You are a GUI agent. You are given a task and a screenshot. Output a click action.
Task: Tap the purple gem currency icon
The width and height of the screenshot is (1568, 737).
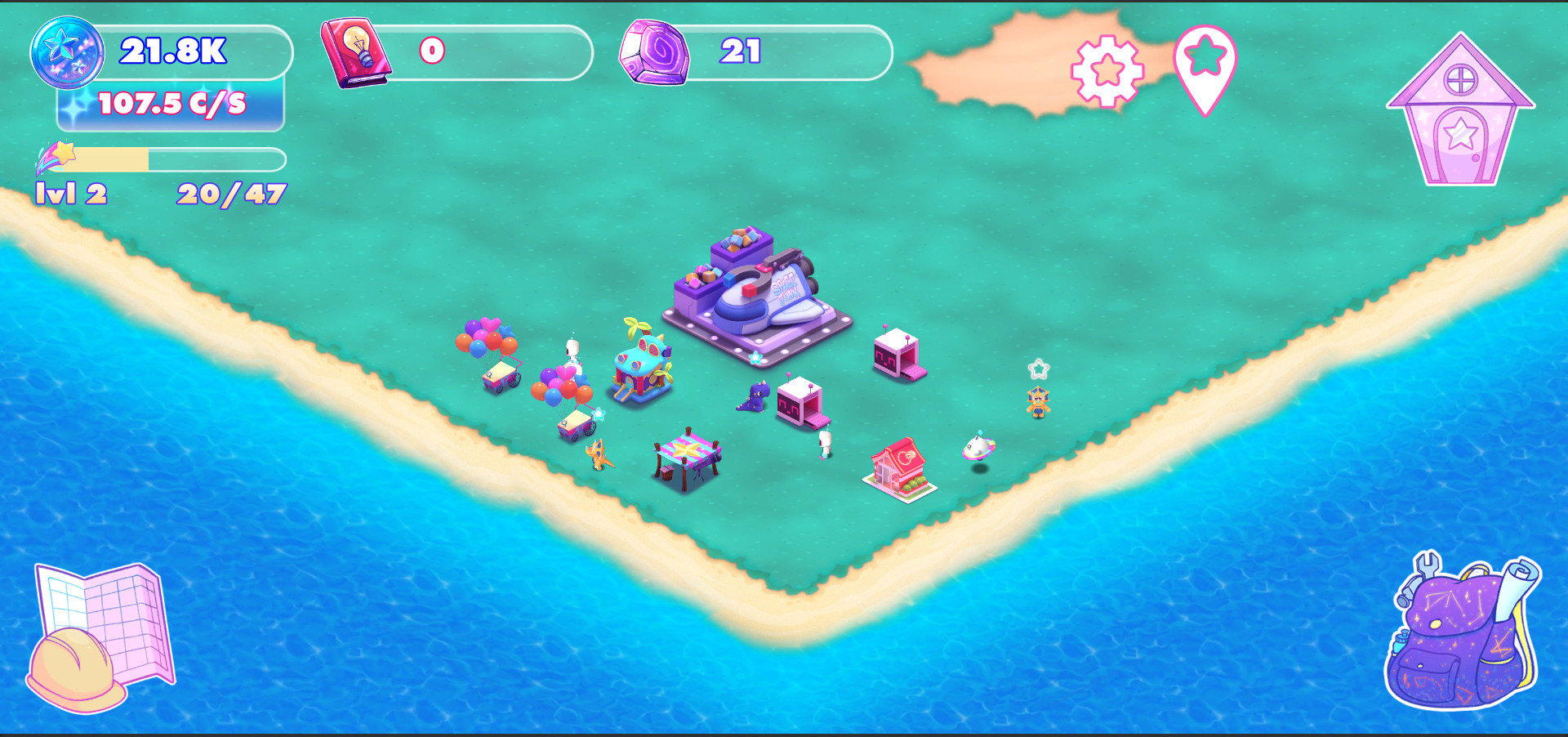point(653,52)
